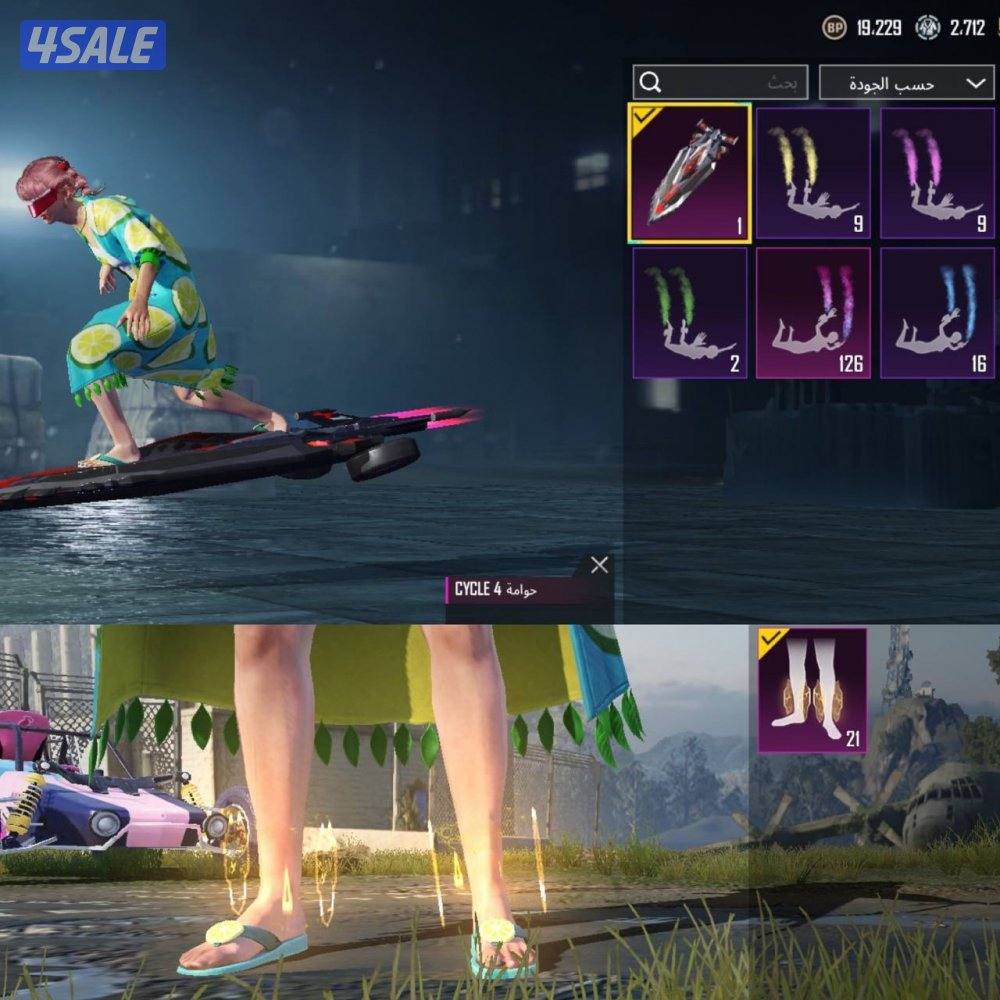This screenshot has height=1000, width=1000.
Task: Click the inventory search field
Action: click(x=720, y=83)
